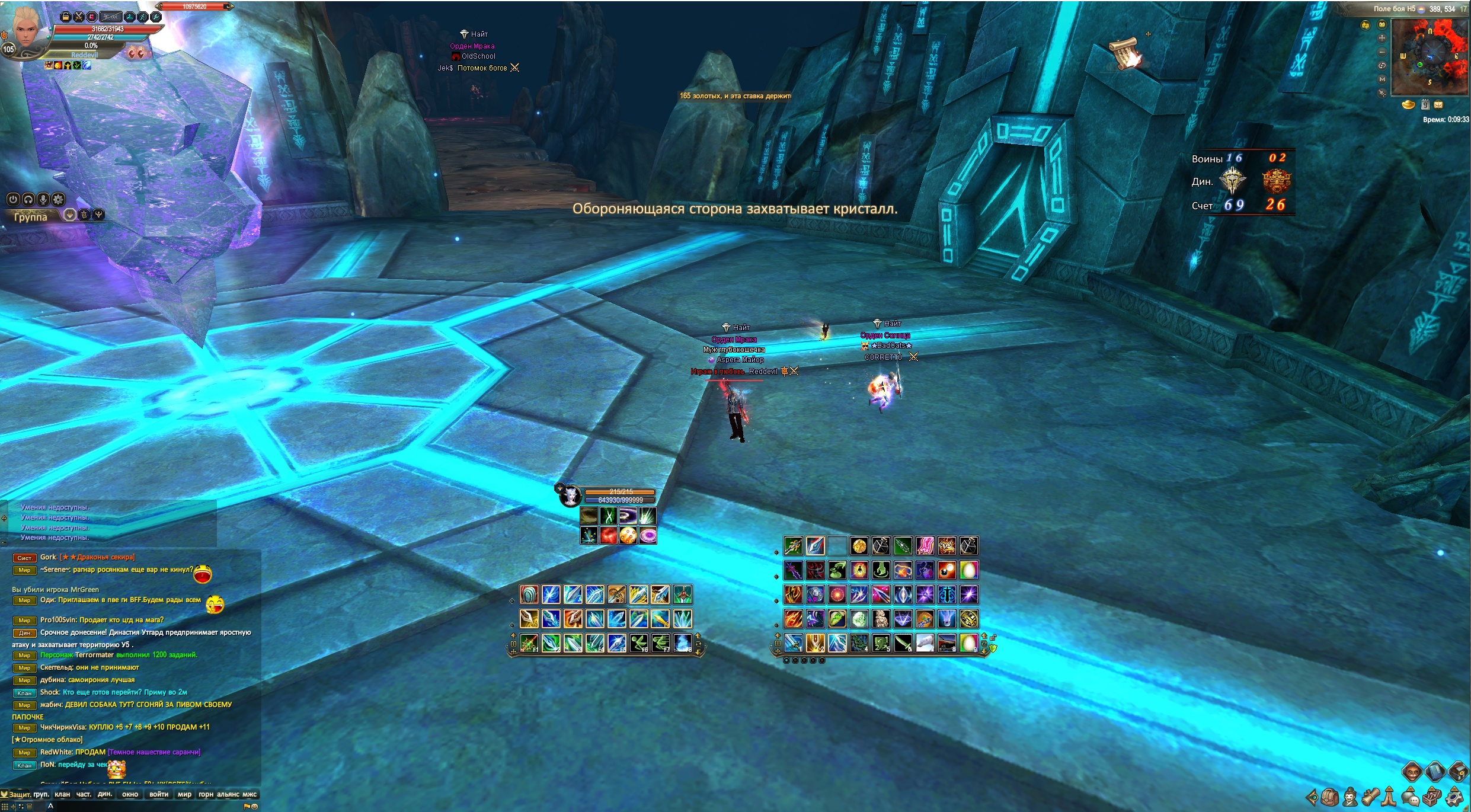Open the chat smiley emoticon picker
Viewport: 1471px width, 812px height.
coord(254,807)
